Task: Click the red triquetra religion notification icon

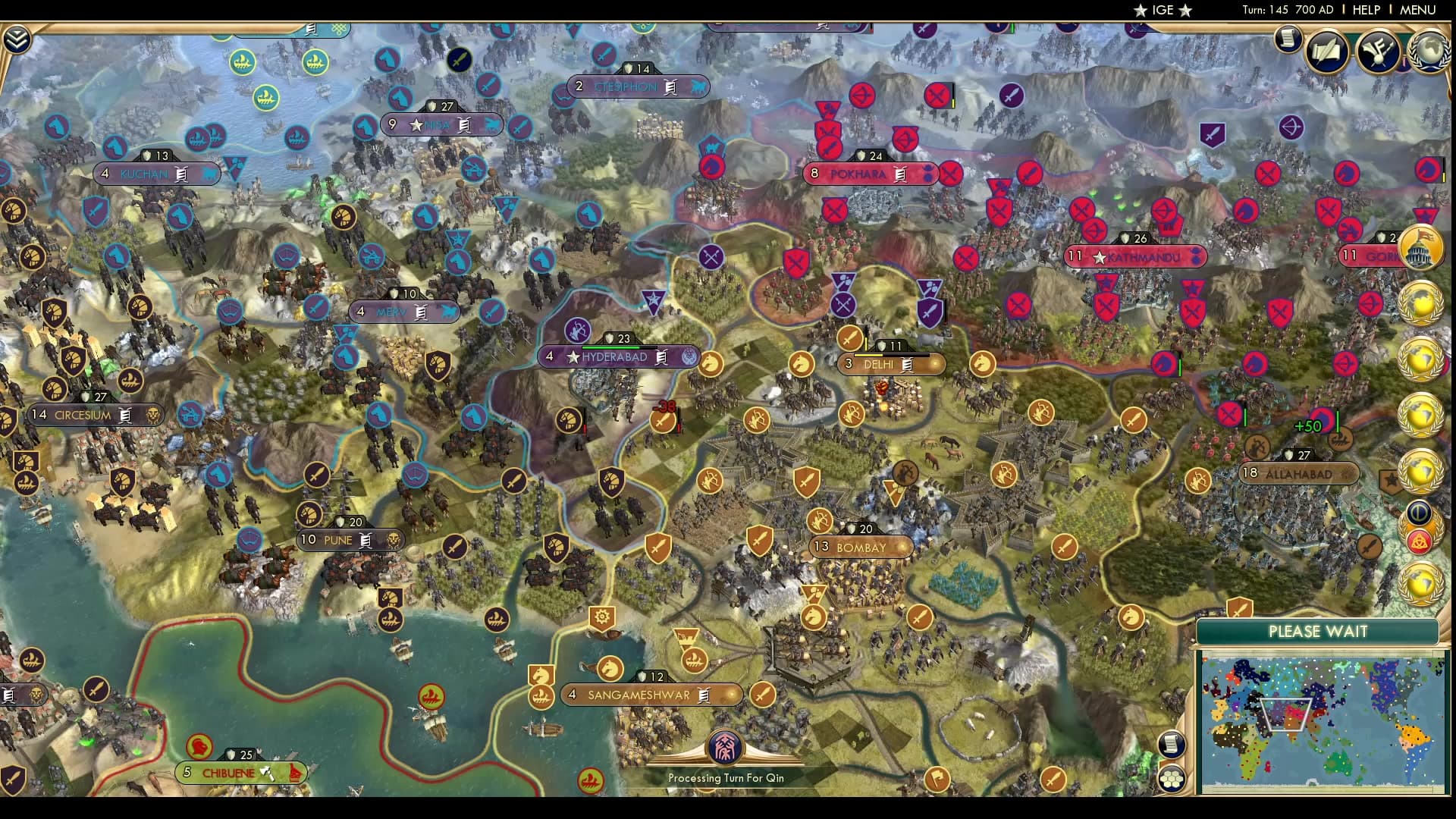Action: [1422, 541]
